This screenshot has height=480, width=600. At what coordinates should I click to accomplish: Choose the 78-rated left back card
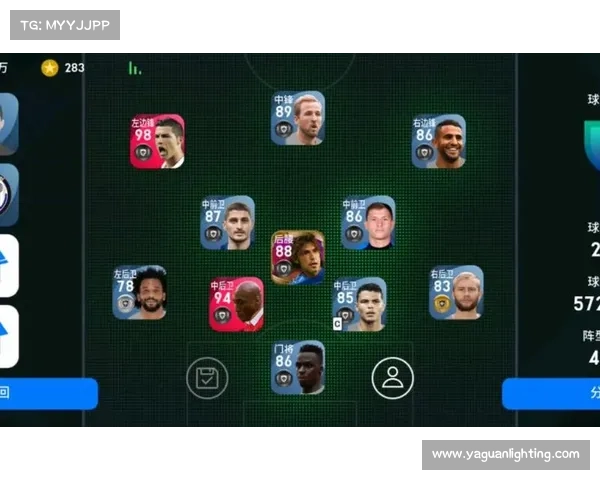pos(139,292)
